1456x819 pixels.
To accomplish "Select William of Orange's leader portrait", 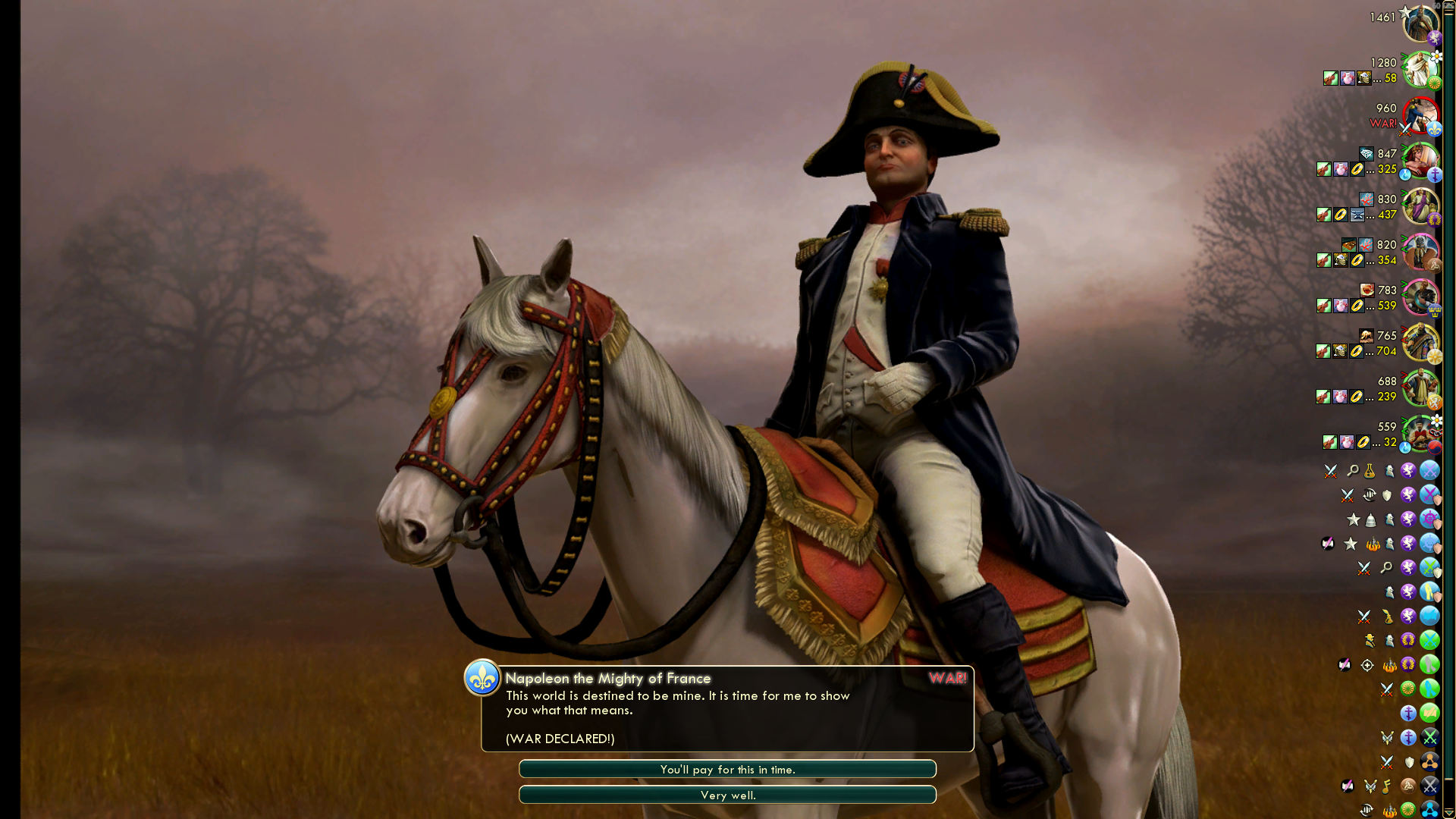I will coord(1420,388).
